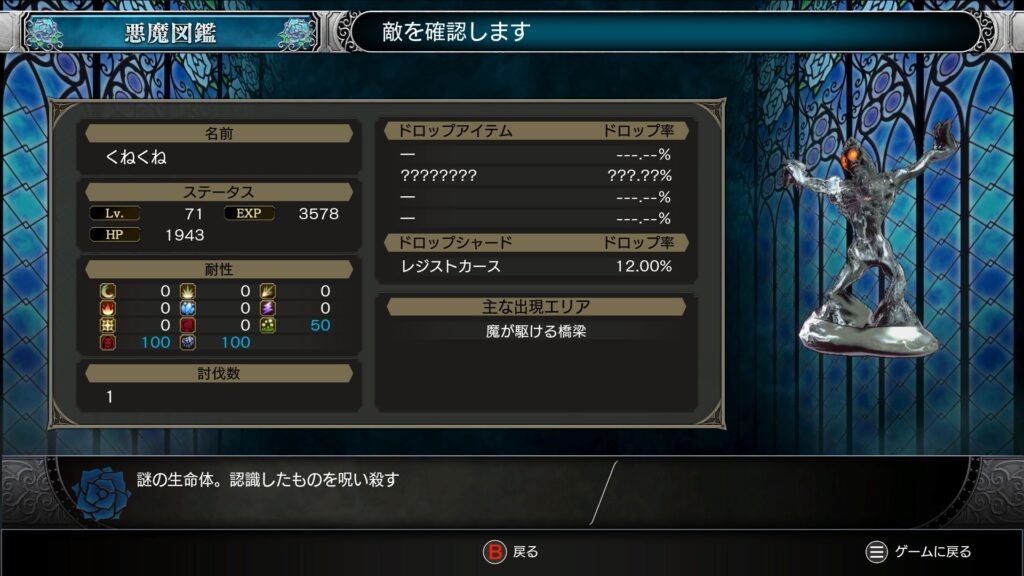Choose the 魔が駆ける橋梁 area entry
This screenshot has height=576, width=1024.
(x=536, y=331)
